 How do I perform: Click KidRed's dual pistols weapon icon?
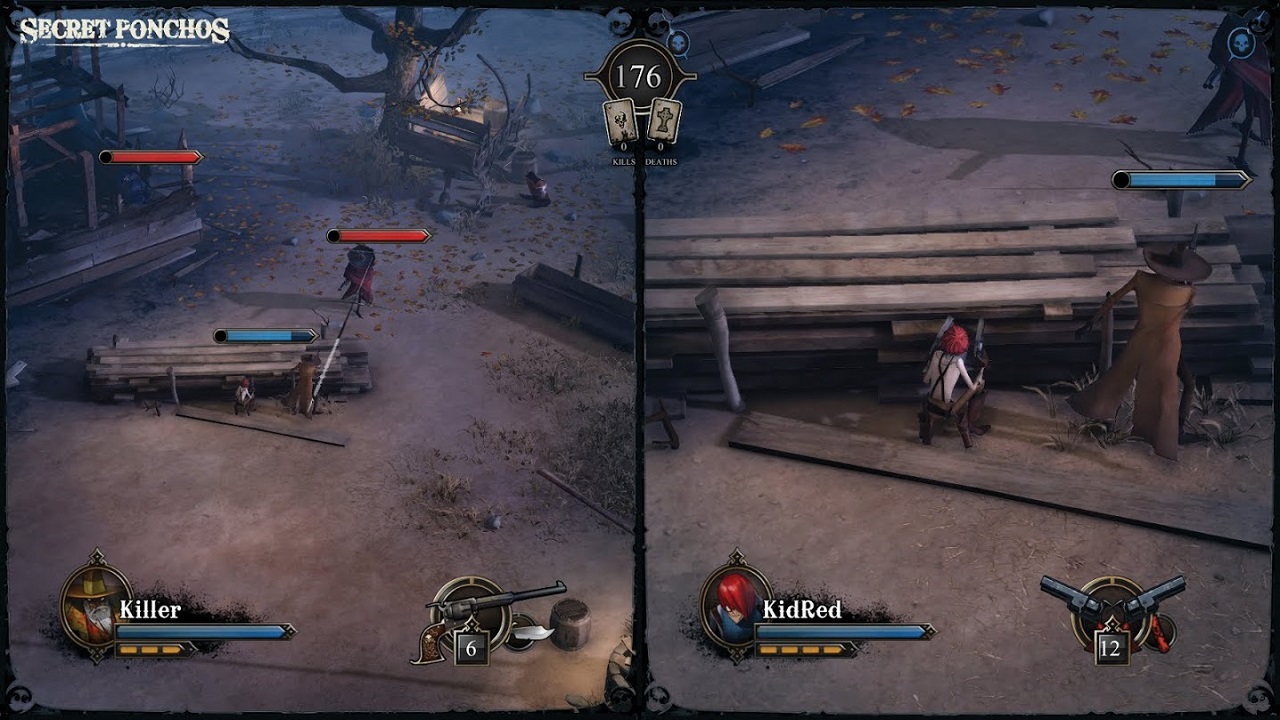pyautogui.click(x=1110, y=600)
